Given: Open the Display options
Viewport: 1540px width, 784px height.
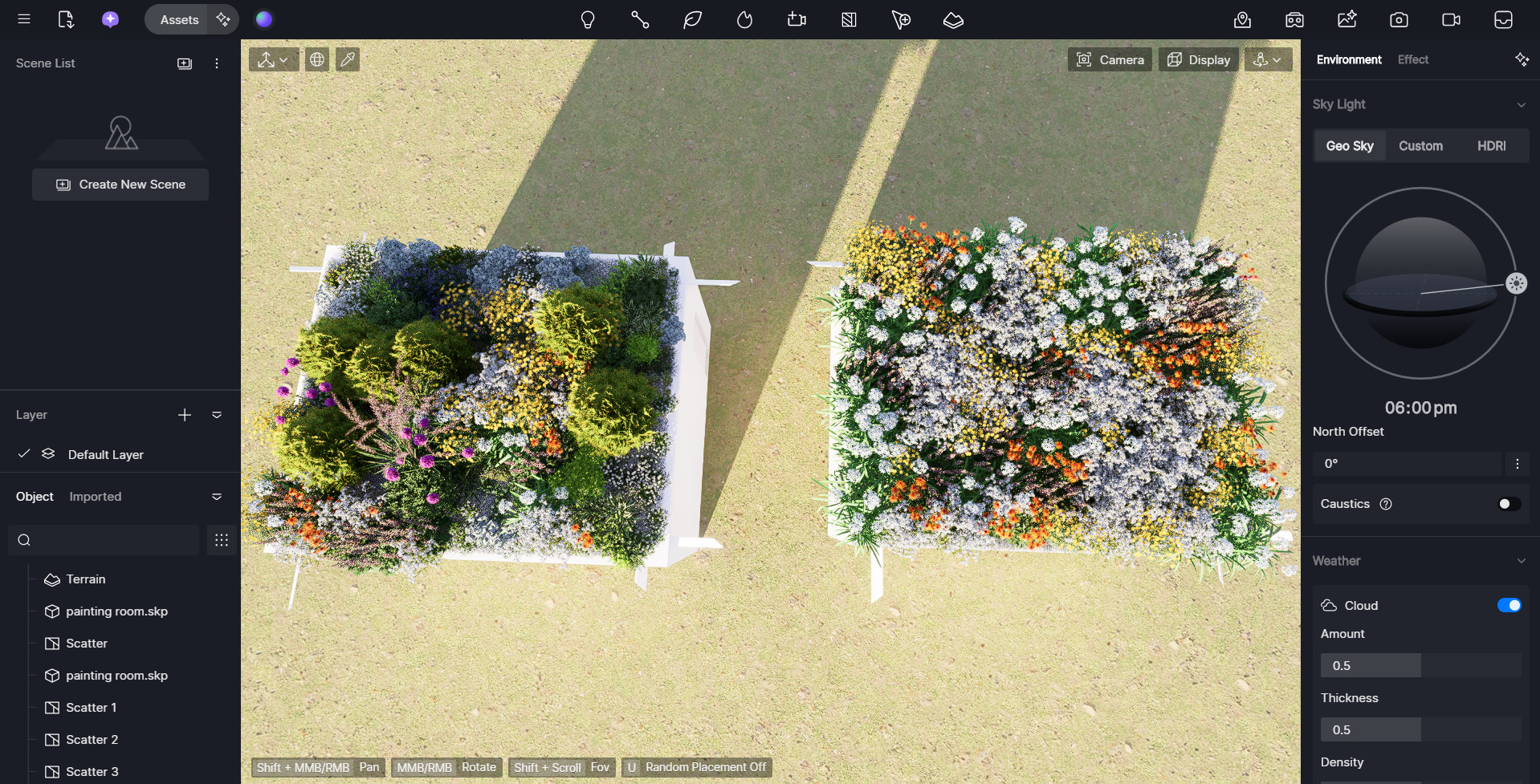Looking at the screenshot, I should (1199, 60).
